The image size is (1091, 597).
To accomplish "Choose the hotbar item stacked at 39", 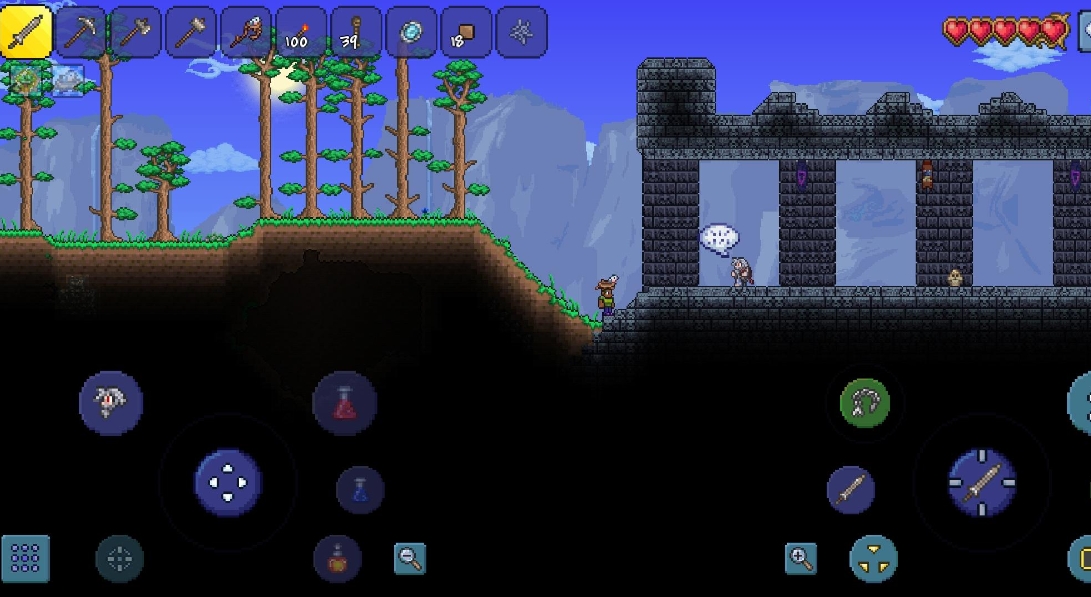I will click(x=355, y=32).
